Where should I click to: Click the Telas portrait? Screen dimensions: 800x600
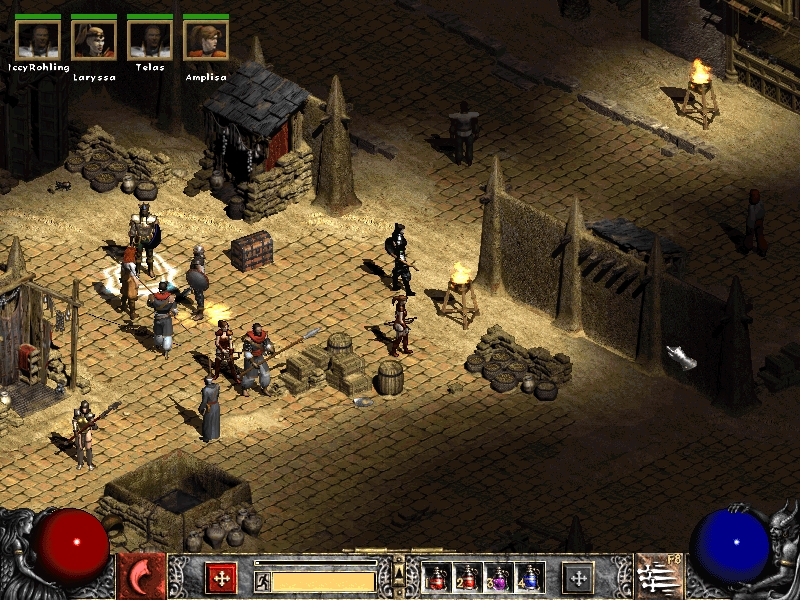point(150,38)
